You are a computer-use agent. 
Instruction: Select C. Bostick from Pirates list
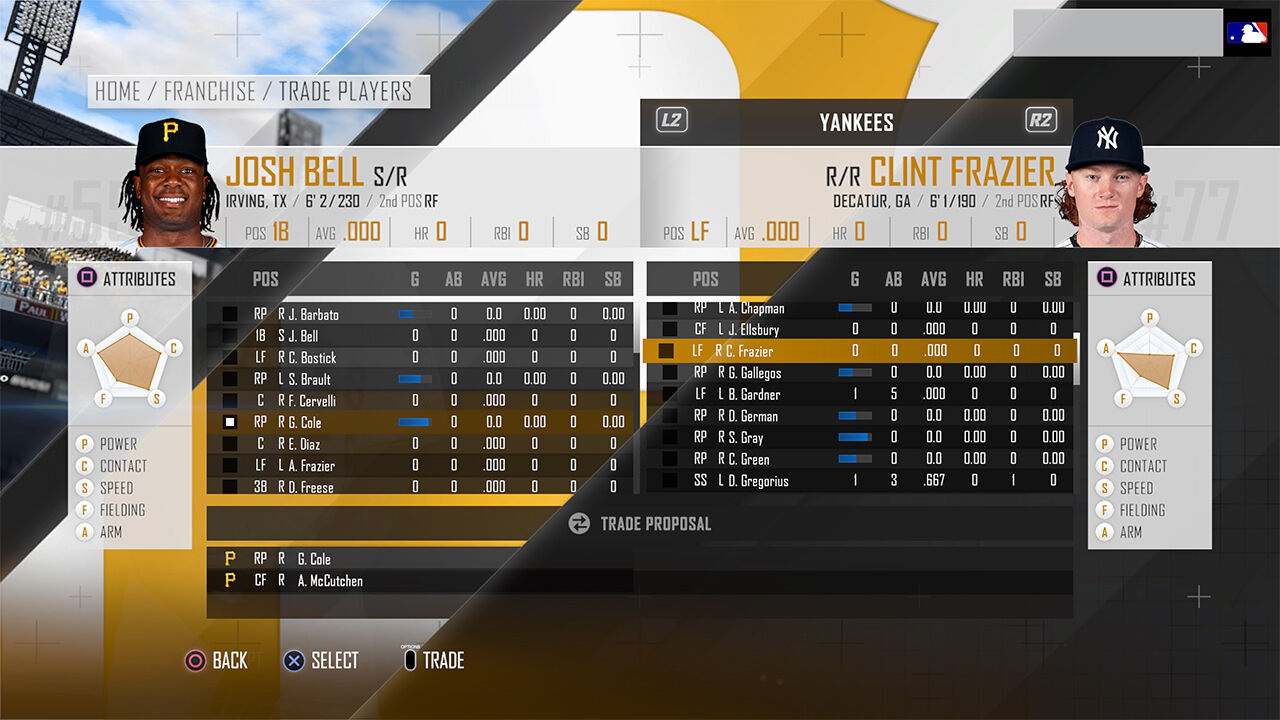tap(310, 358)
